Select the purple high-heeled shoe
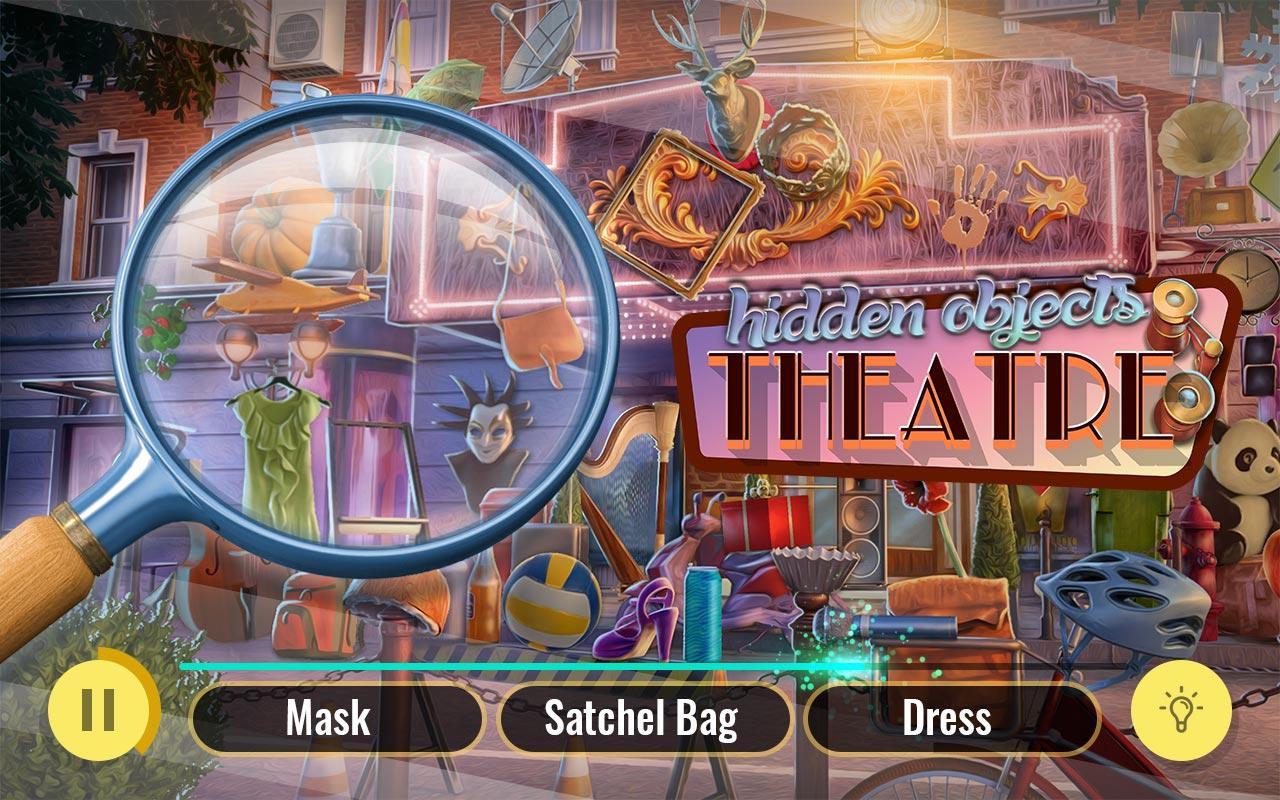The image size is (1280, 800). (640, 620)
